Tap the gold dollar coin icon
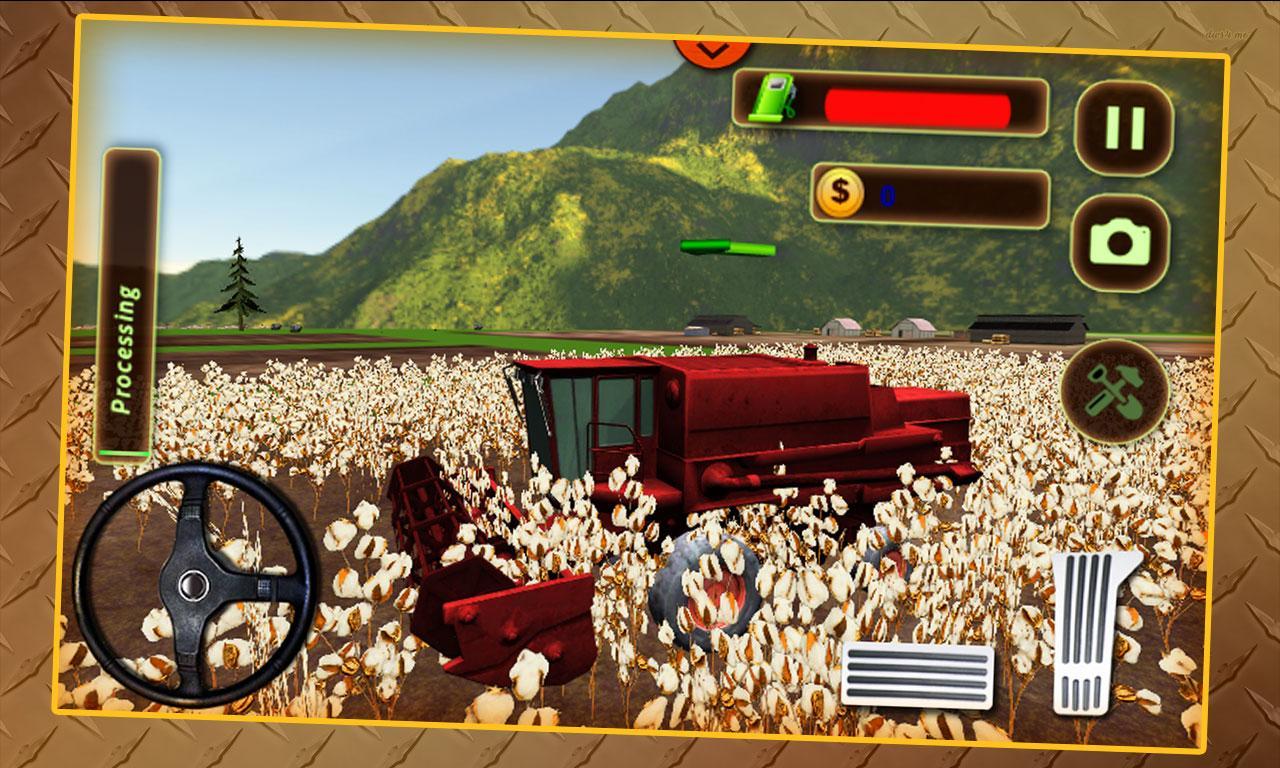 (x=838, y=193)
